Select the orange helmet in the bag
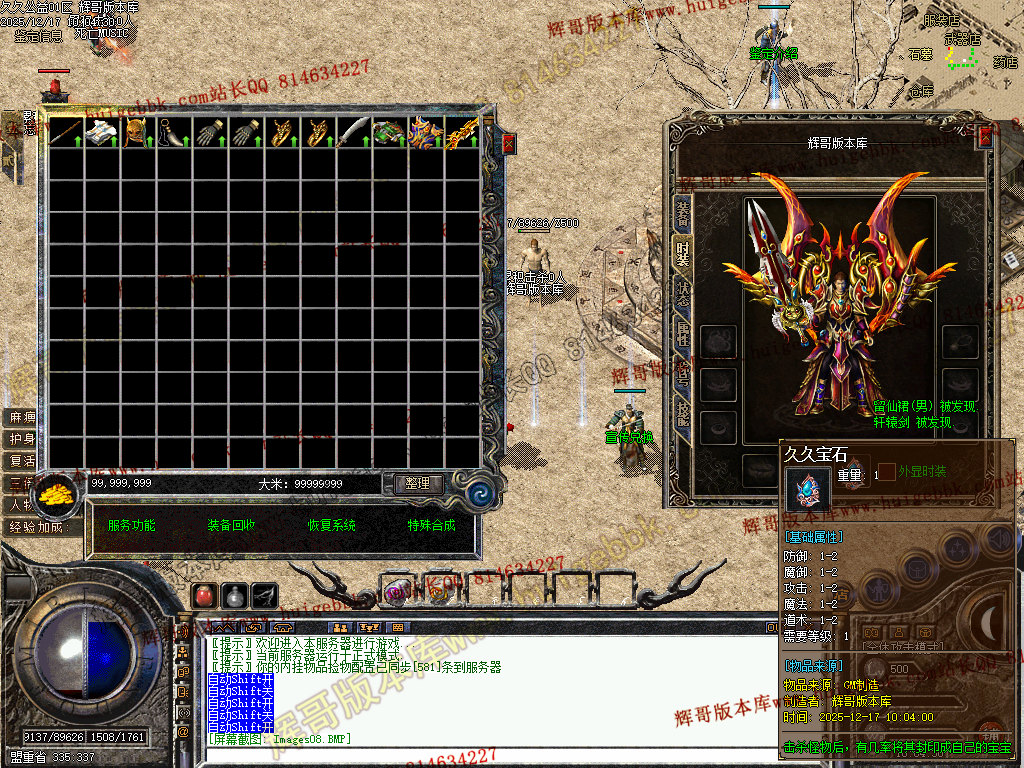This screenshot has height=768, width=1024. 137,132
